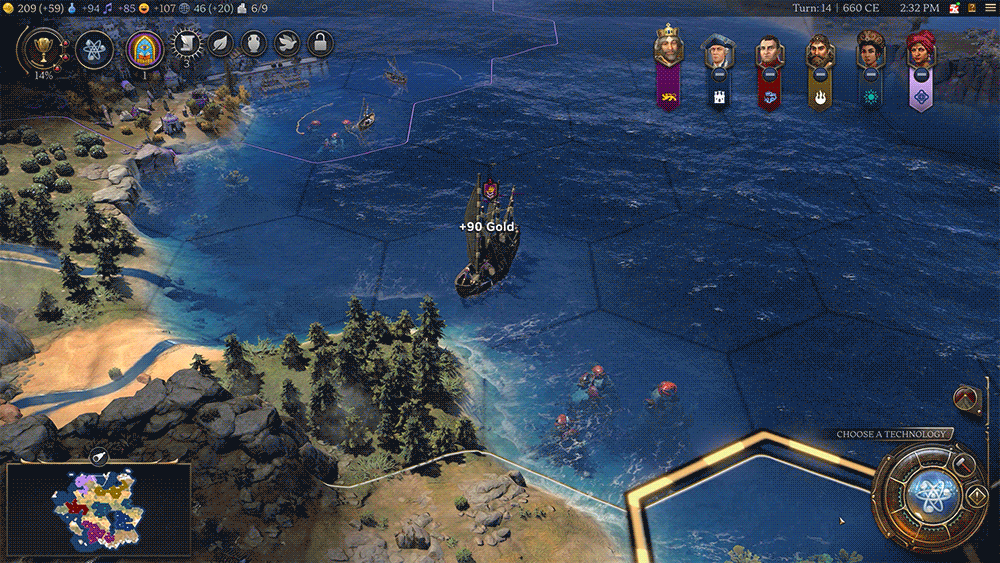Open the clay vase icon panel

pyautogui.click(x=253, y=44)
